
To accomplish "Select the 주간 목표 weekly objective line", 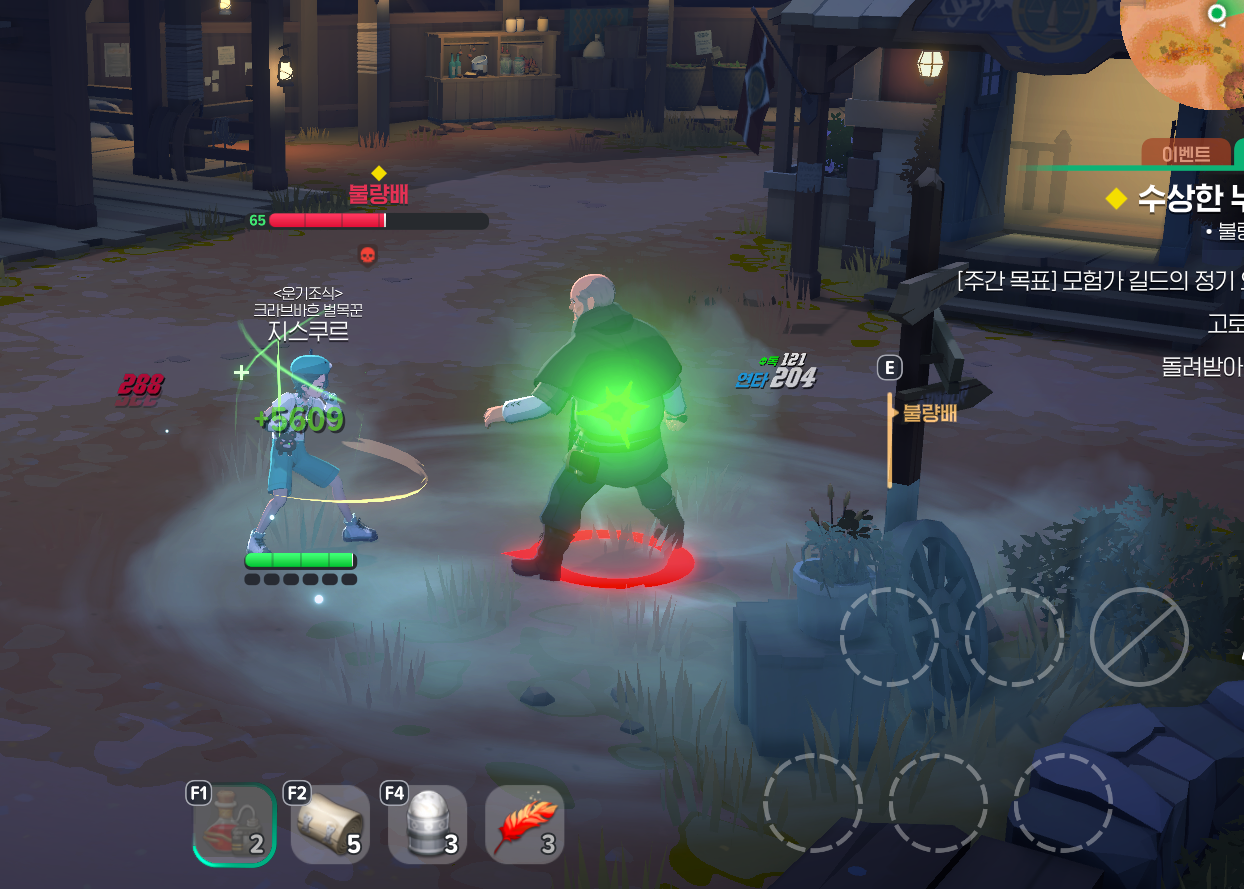I will 1100,280.
